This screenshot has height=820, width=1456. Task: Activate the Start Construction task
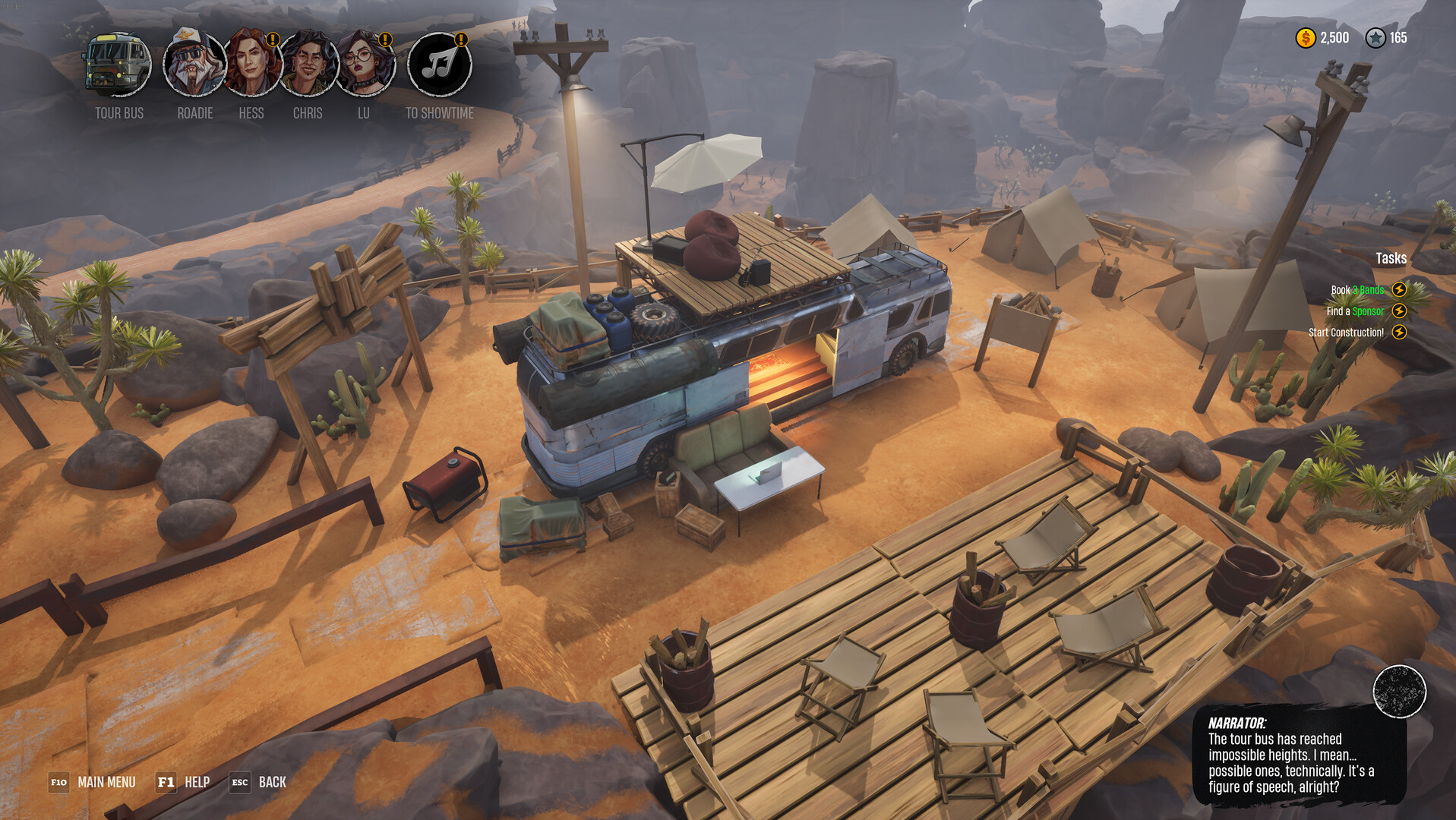(1347, 333)
